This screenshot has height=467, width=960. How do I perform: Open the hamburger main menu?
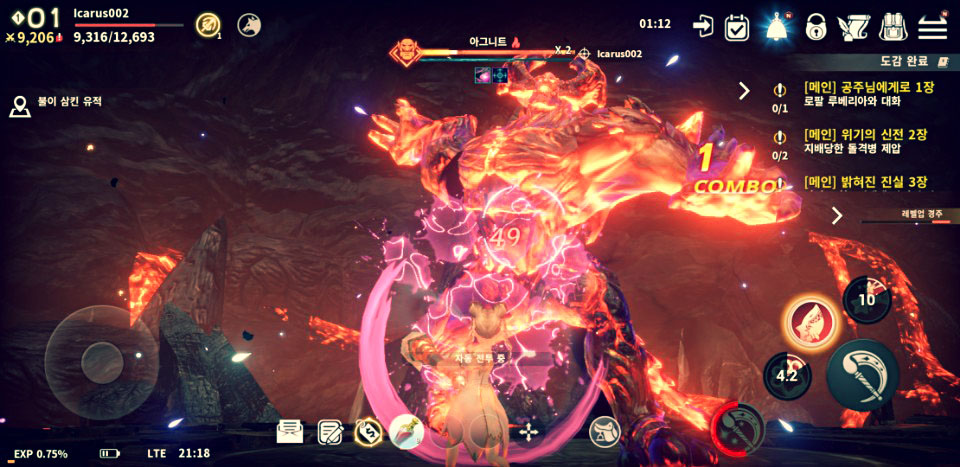[932, 27]
